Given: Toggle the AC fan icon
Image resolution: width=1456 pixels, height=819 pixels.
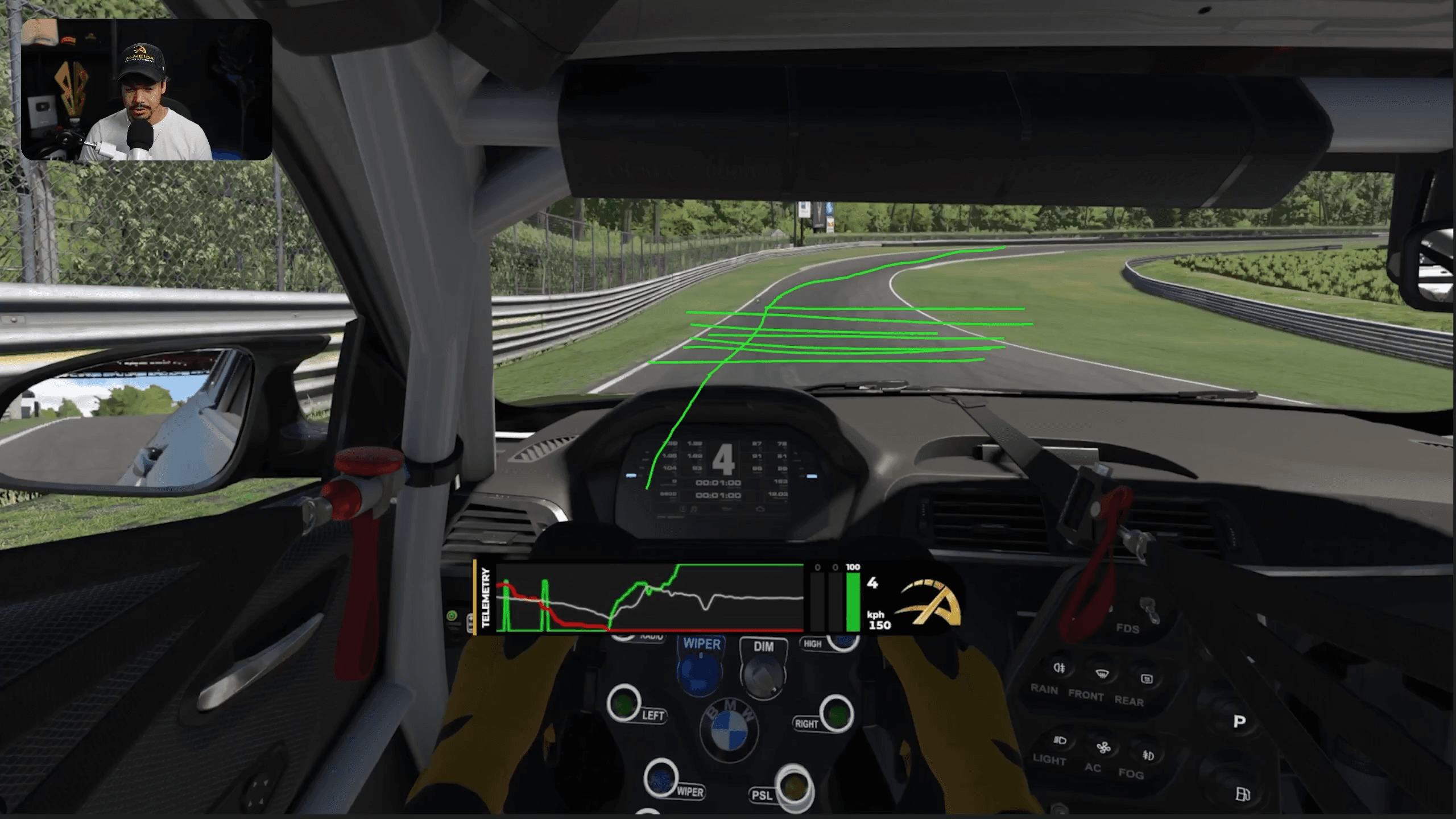Looking at the screenshot, I should point(1104,748).
